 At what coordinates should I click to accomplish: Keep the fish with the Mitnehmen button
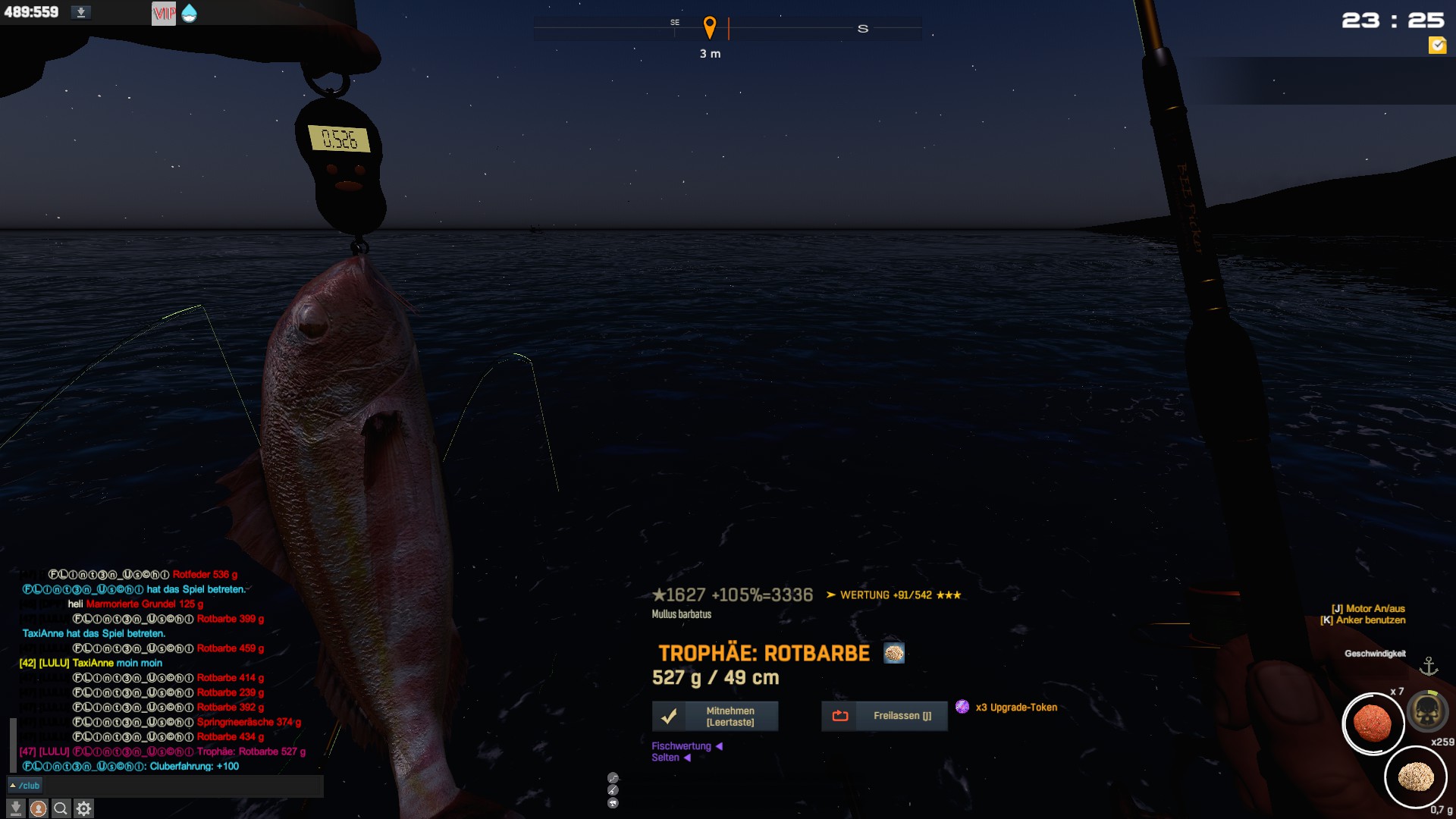click(715, 716)
